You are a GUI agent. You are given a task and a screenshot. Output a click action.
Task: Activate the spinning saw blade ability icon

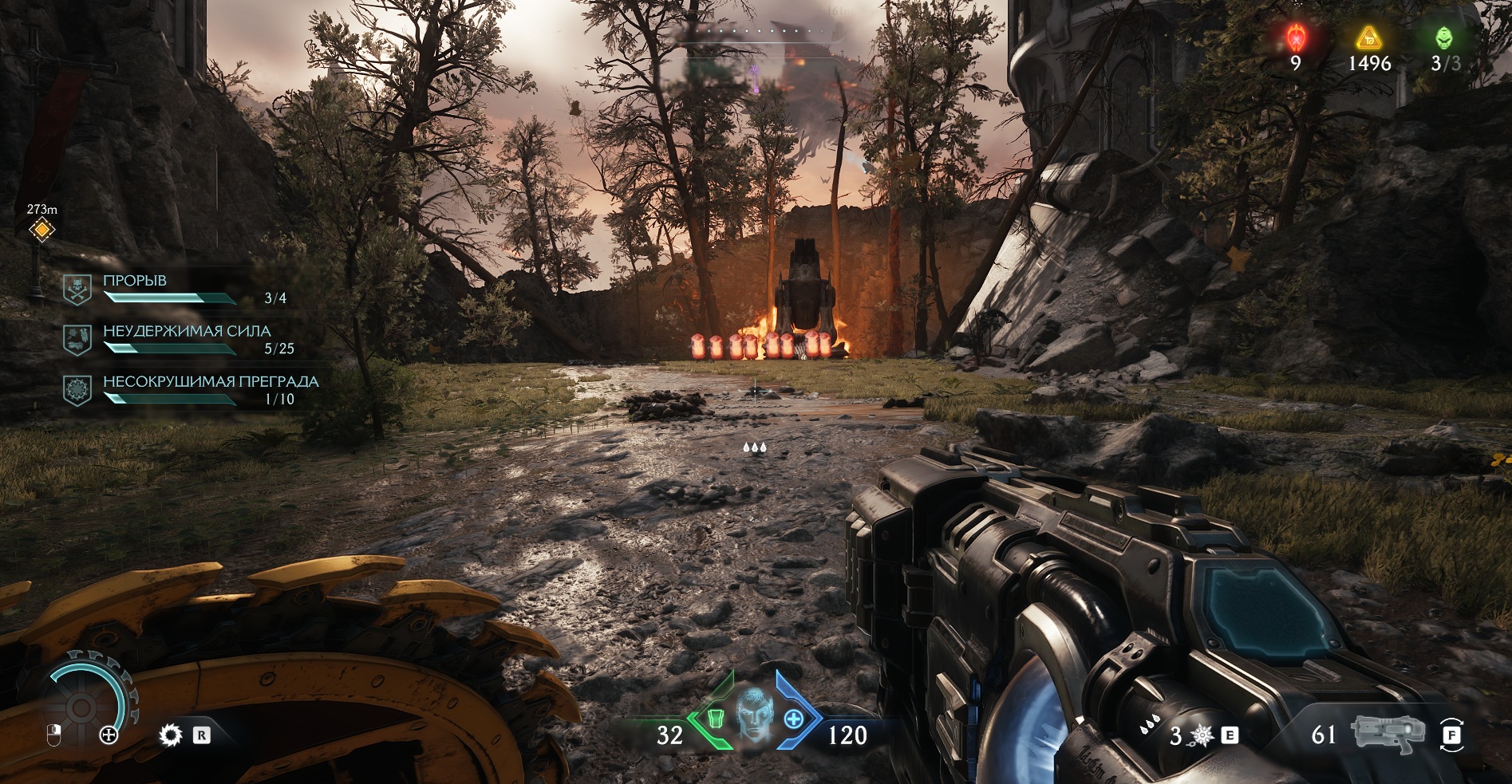pos(170,735)
